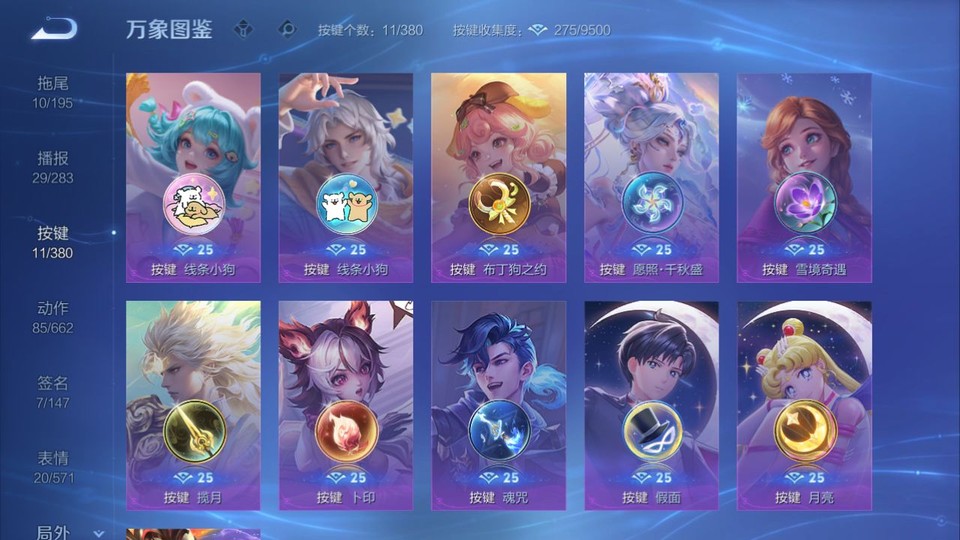
Task: Select the 按键 category tab
Action: (x=53, y=241)
